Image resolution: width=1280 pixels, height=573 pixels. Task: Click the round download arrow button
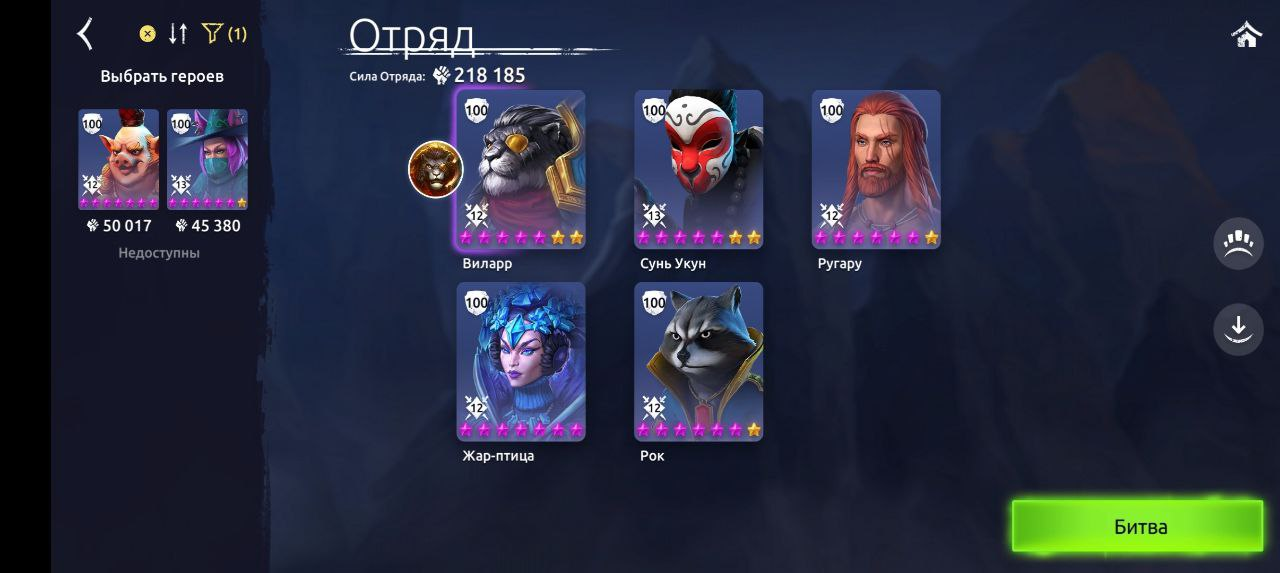click(1238, 328)
